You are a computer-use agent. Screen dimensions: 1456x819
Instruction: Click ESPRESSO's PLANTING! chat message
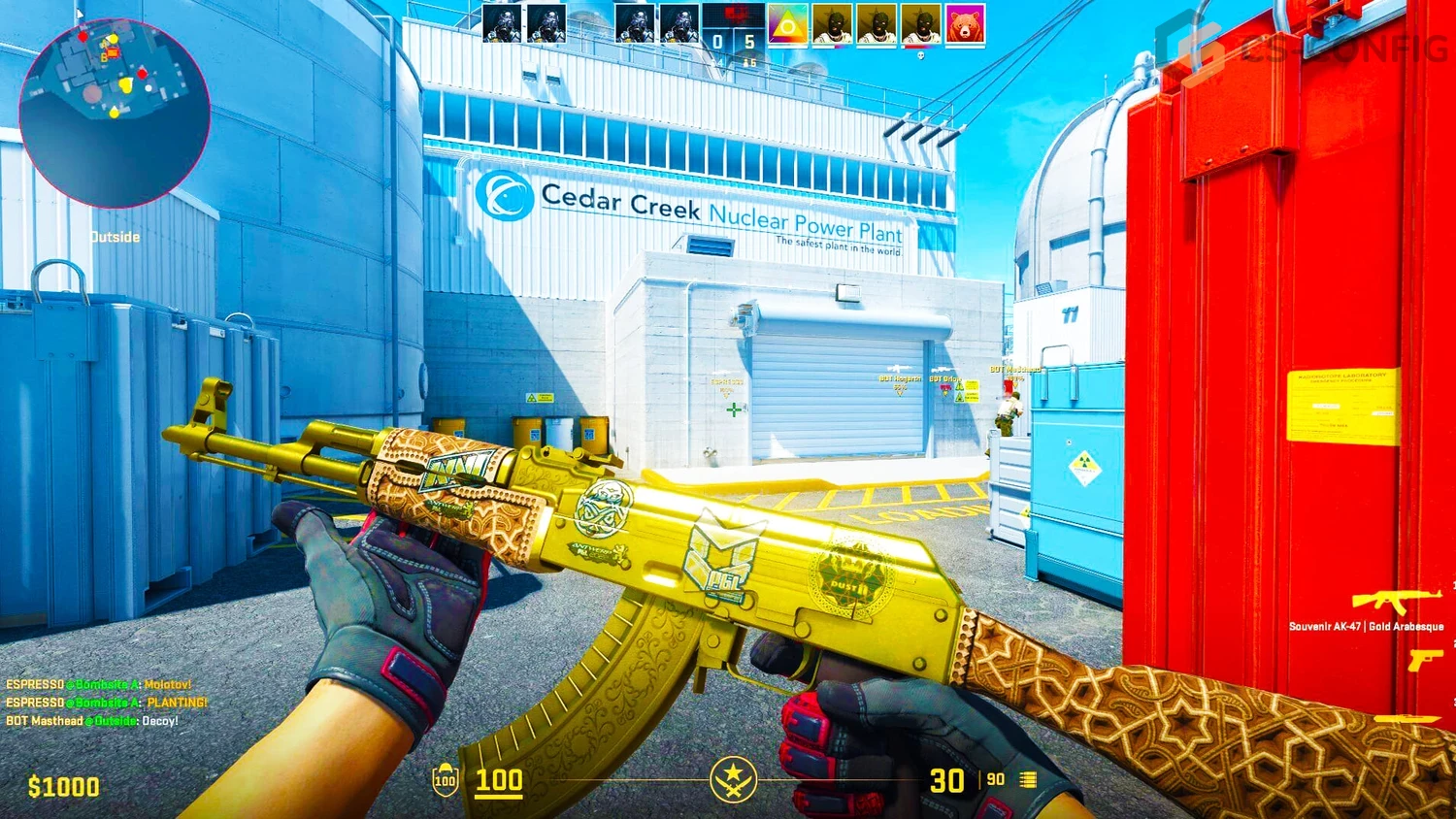pyautogui.click(x=107, y=701)
